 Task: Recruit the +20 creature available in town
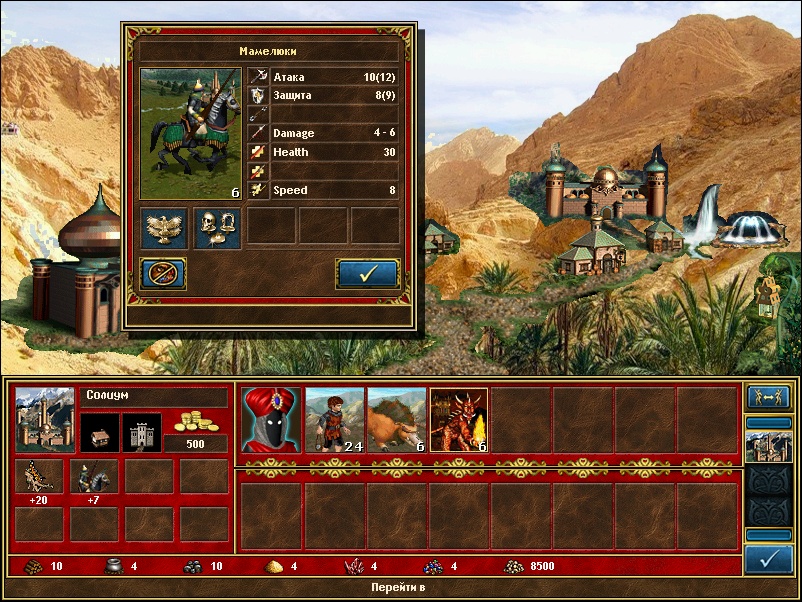tap(40, 477)
